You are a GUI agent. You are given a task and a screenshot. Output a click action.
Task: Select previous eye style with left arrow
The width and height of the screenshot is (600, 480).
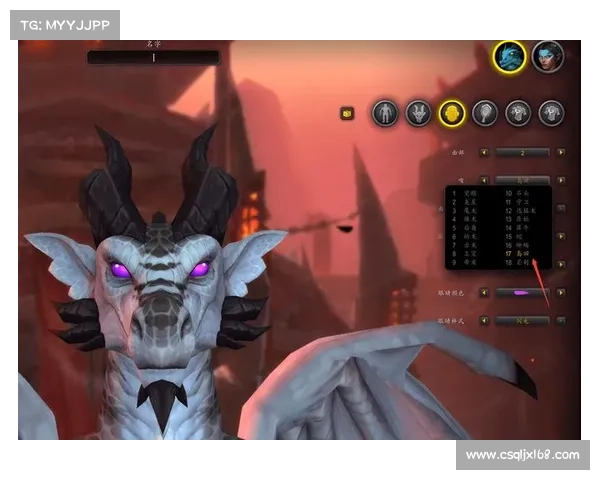485,321
